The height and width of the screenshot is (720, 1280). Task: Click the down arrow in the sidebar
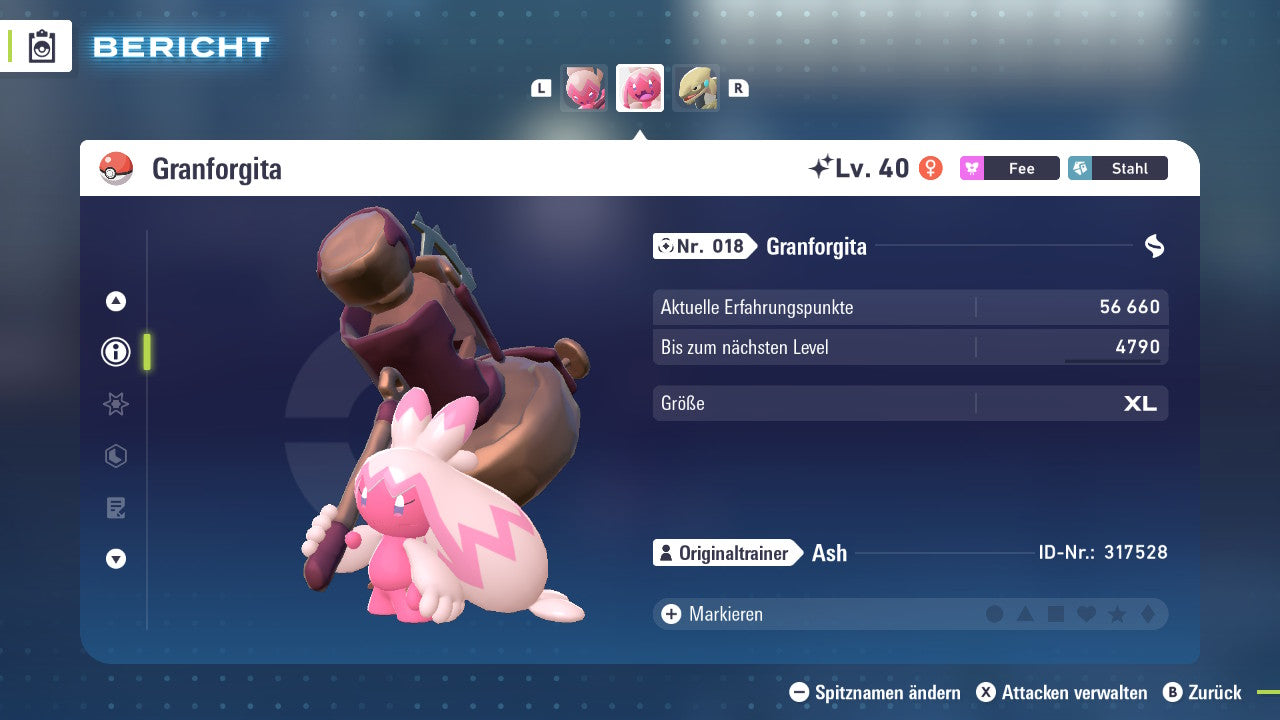coord(115,559)
